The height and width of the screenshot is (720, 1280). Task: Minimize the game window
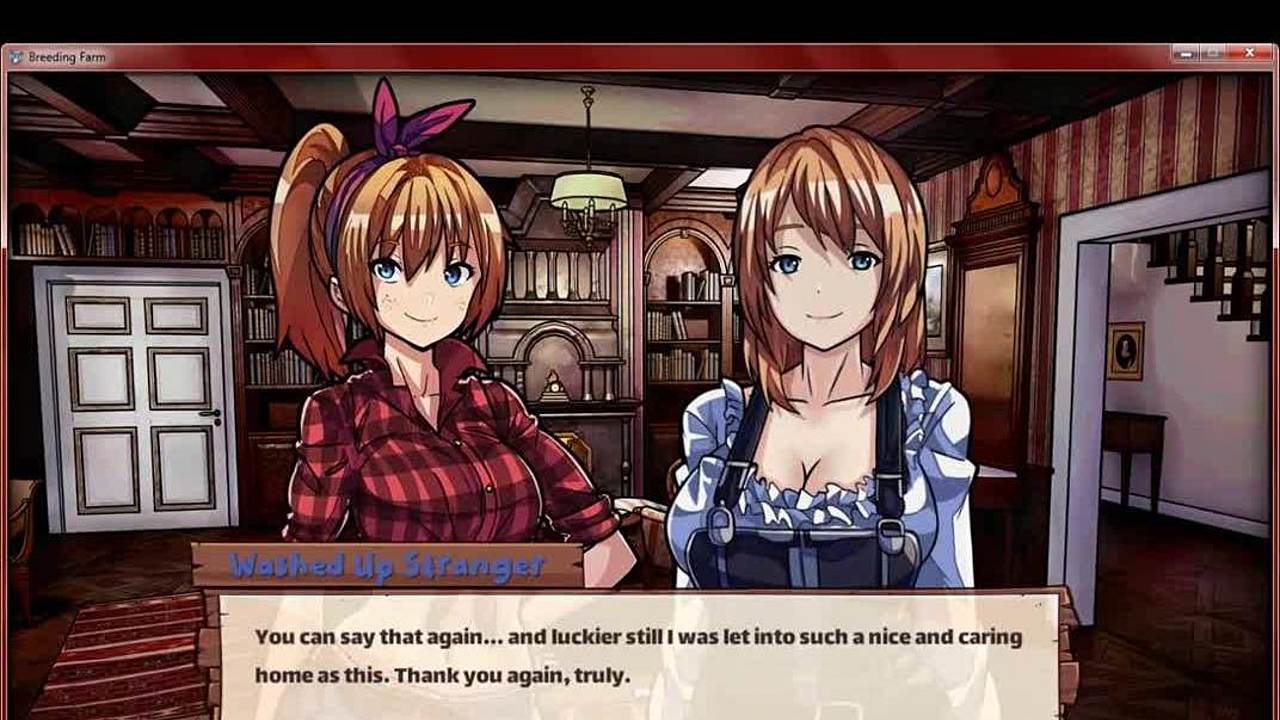pos(1187,54)
